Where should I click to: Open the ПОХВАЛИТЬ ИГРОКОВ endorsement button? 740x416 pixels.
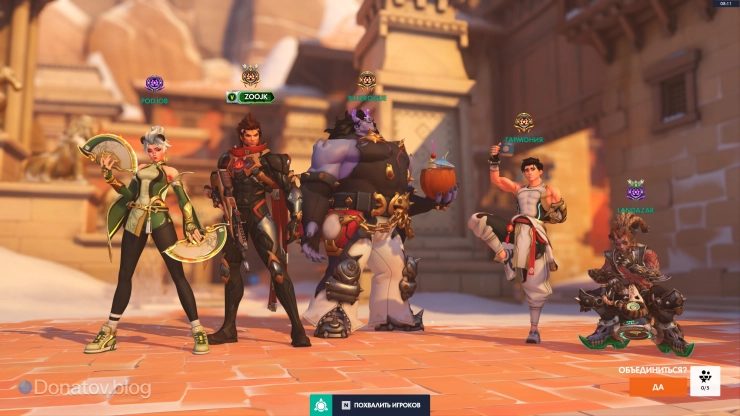coord(383,405)
